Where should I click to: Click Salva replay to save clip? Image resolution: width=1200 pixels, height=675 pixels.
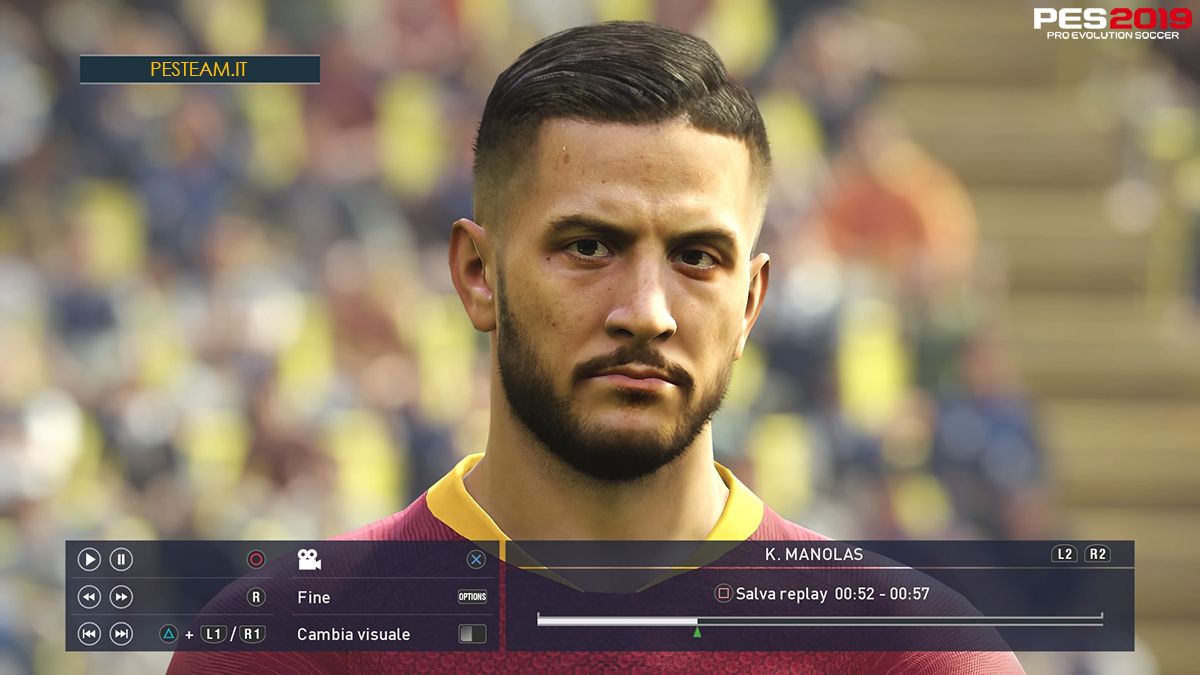tap(780, 594)
